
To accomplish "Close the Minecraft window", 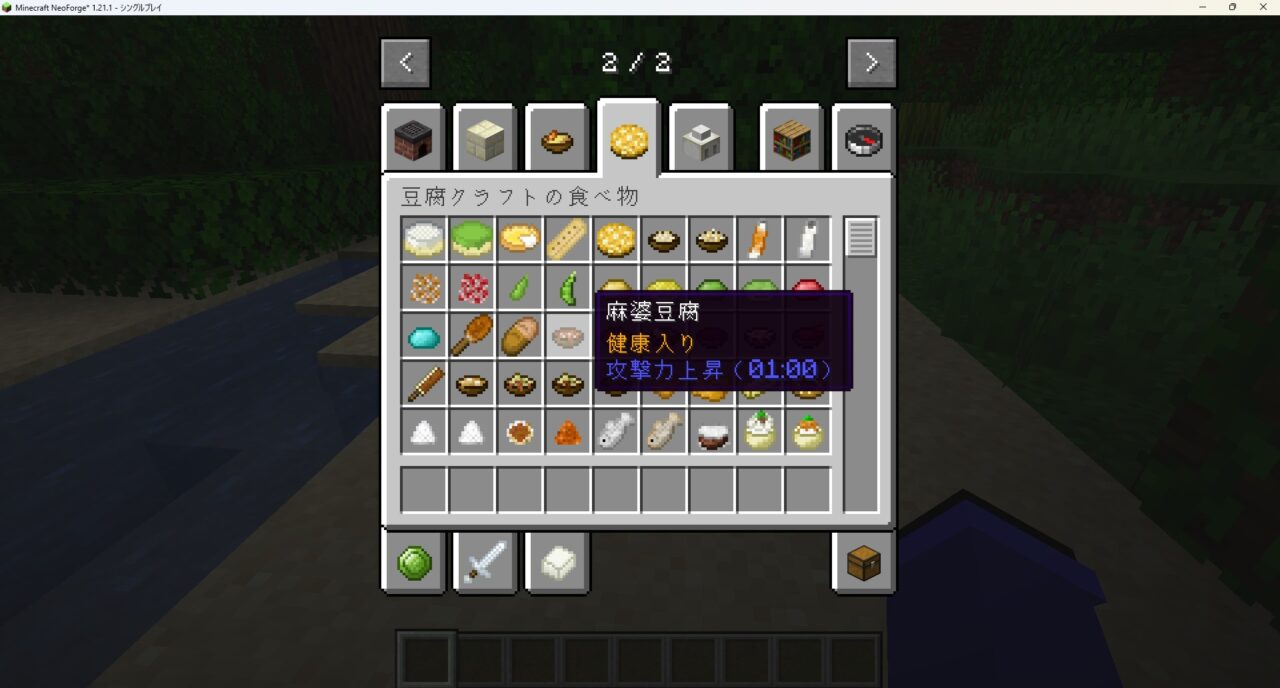I will 1261,7.
